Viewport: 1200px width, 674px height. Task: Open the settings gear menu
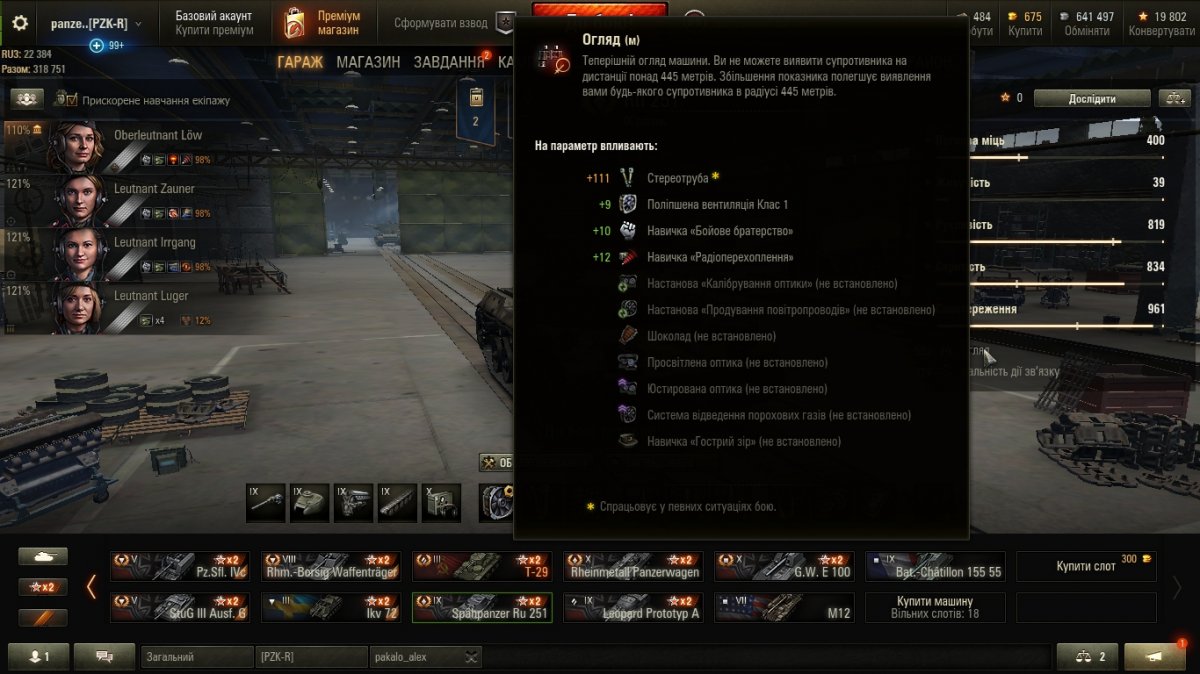(x=20, y=23)
